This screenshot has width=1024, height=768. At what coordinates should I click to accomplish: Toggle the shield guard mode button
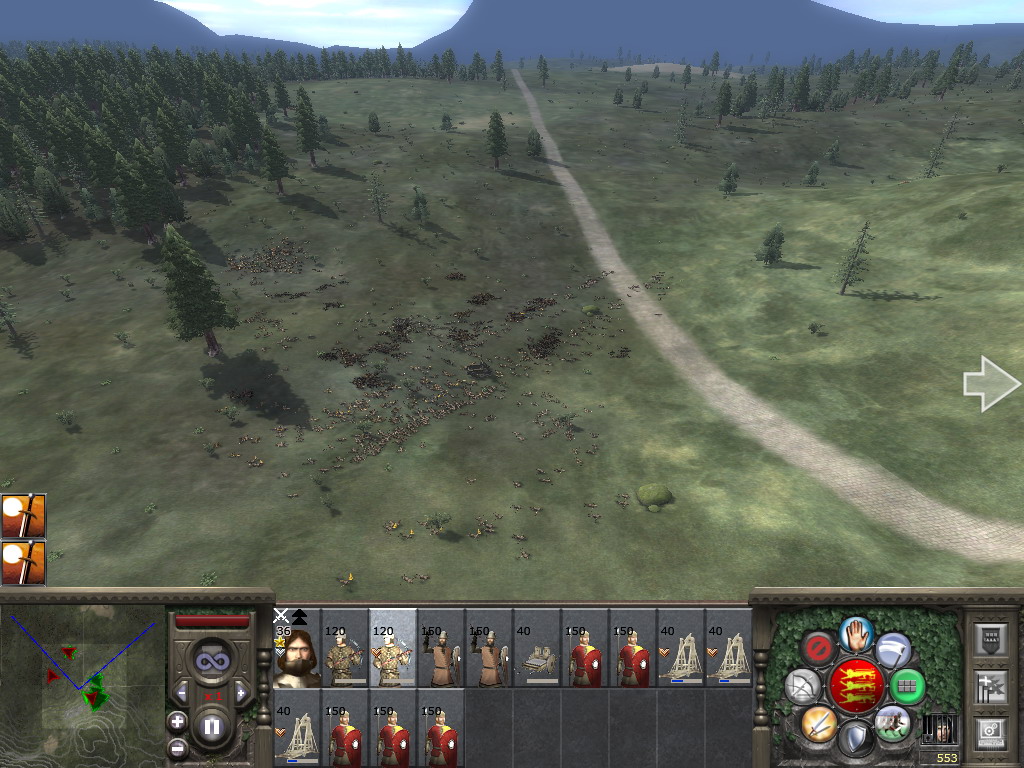pyautogui.click(x=856, y=737)
